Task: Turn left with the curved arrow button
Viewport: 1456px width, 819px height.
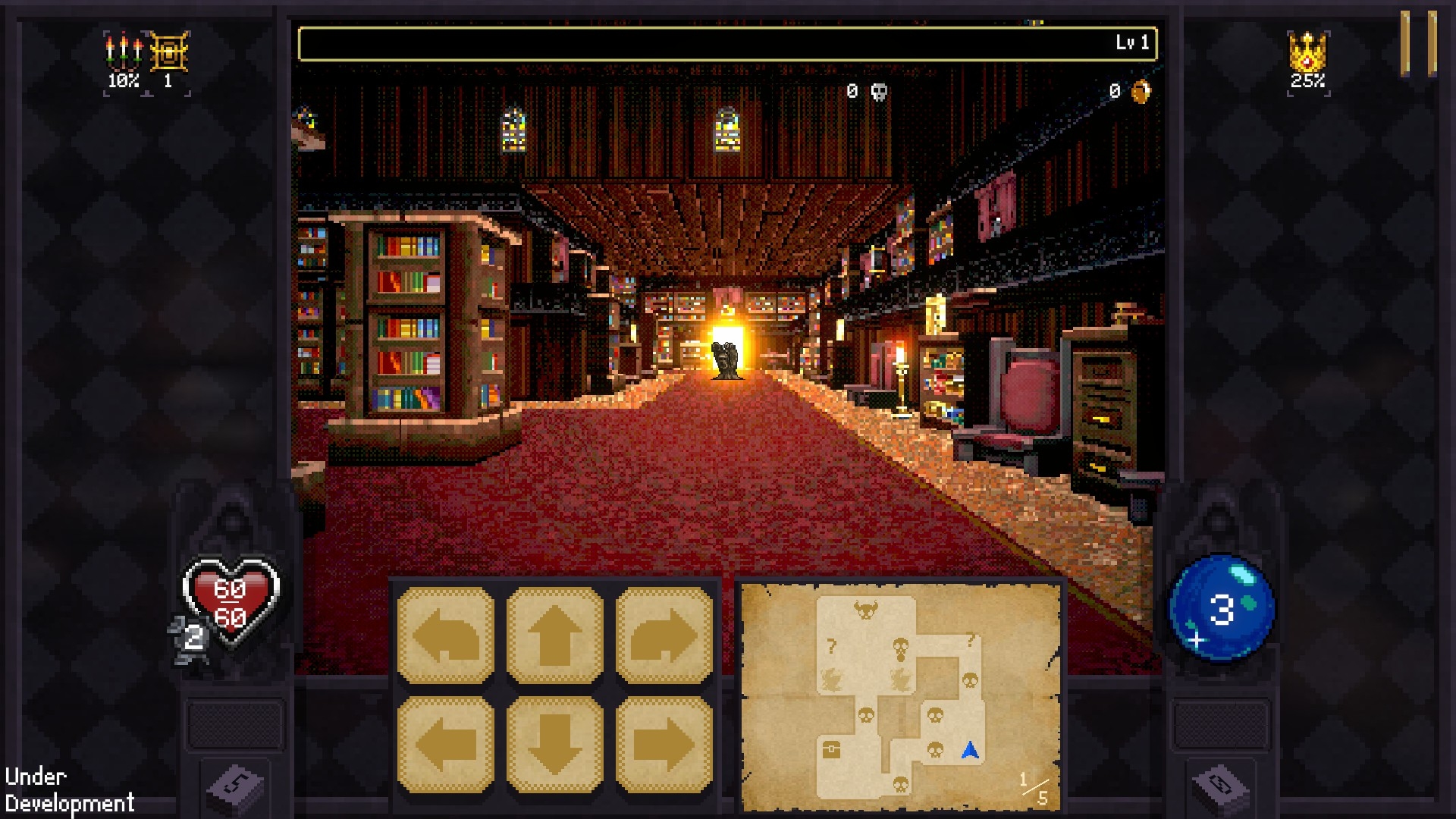Action: point(445,635)
